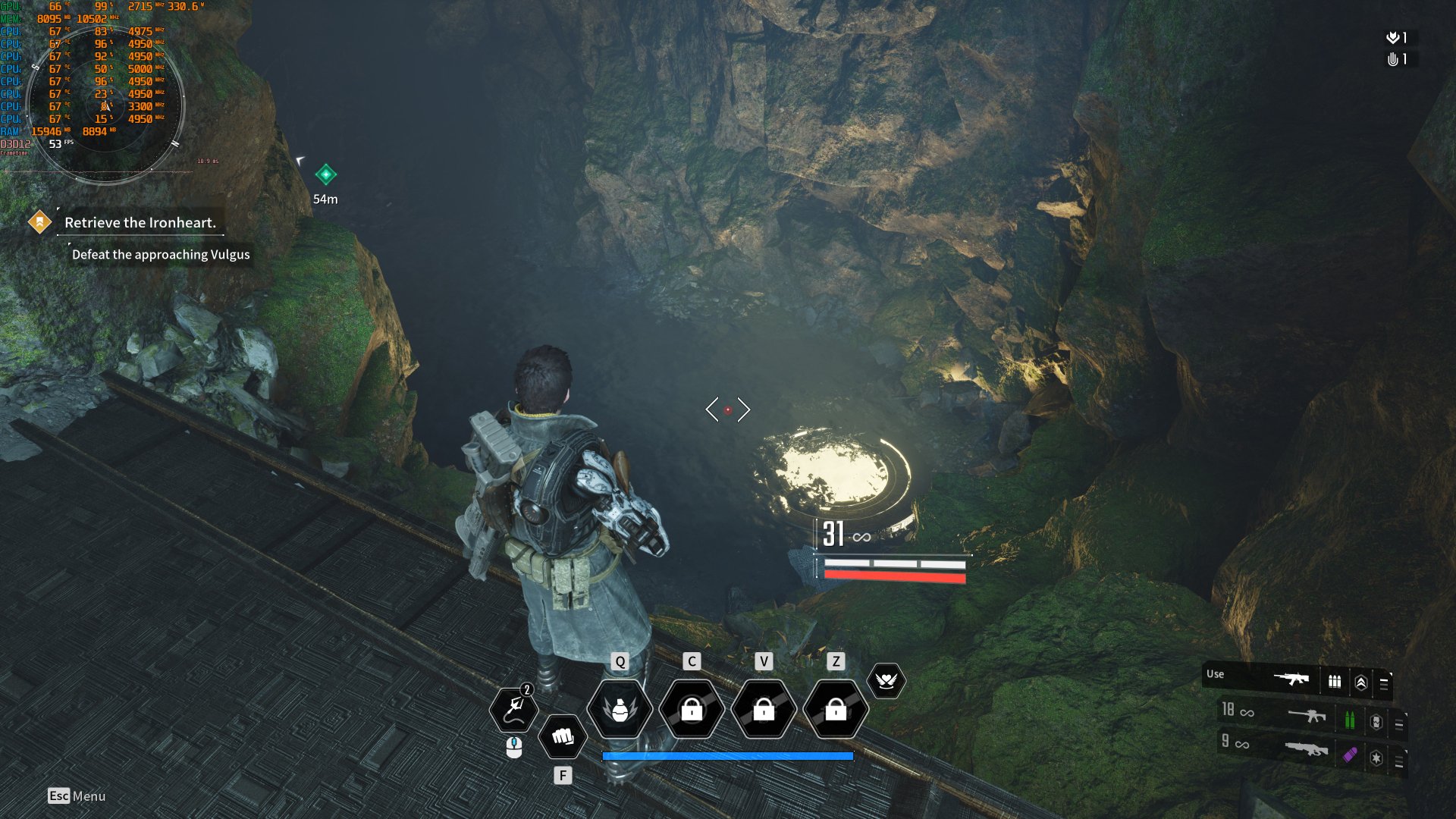Click the magazine ammo icon in the Use bar
This screenshot has height=819, width=1456.
click(1335, 681)
